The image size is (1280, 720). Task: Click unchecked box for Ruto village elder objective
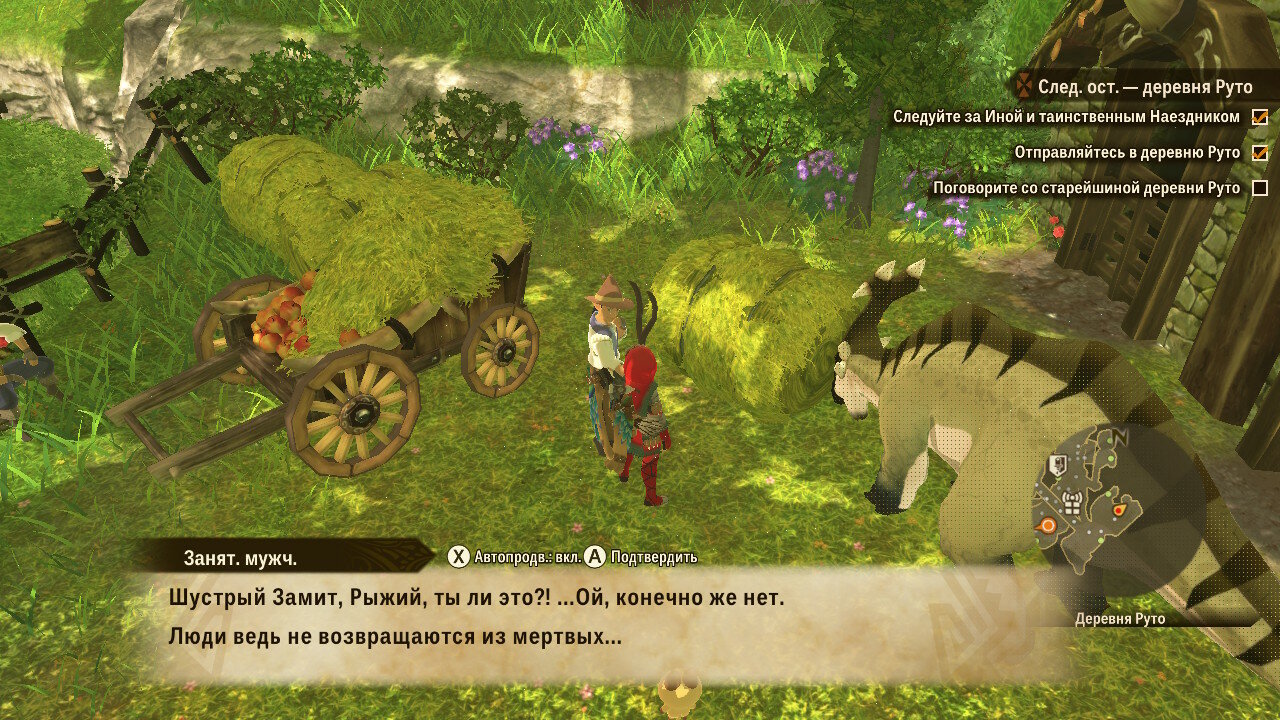(1260, 188)
